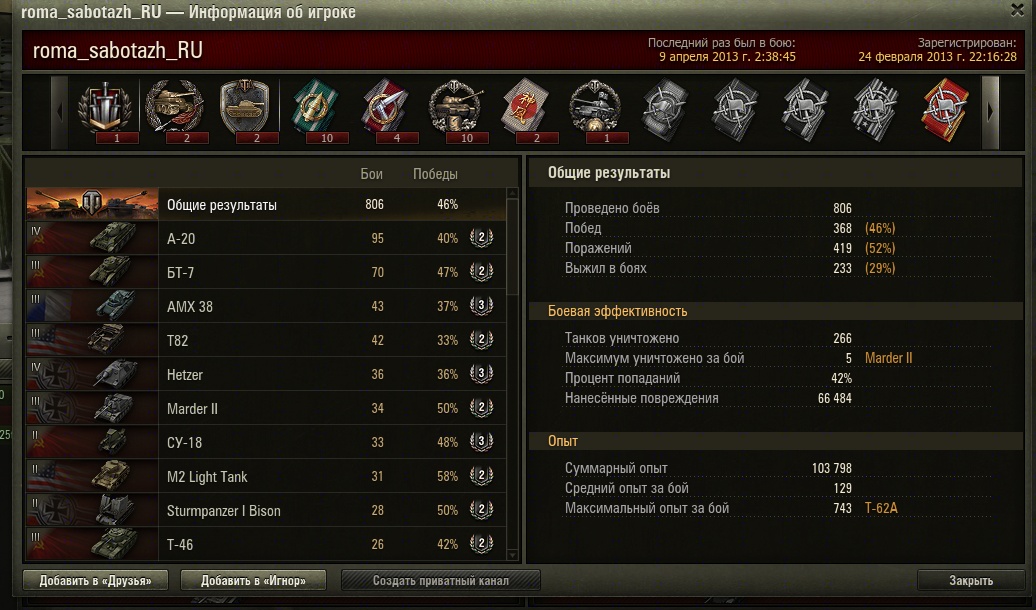The width and height of the screenshot is (1036, 610).
Task: Click the right arrow of medals strip
Action: click(991, 110)
